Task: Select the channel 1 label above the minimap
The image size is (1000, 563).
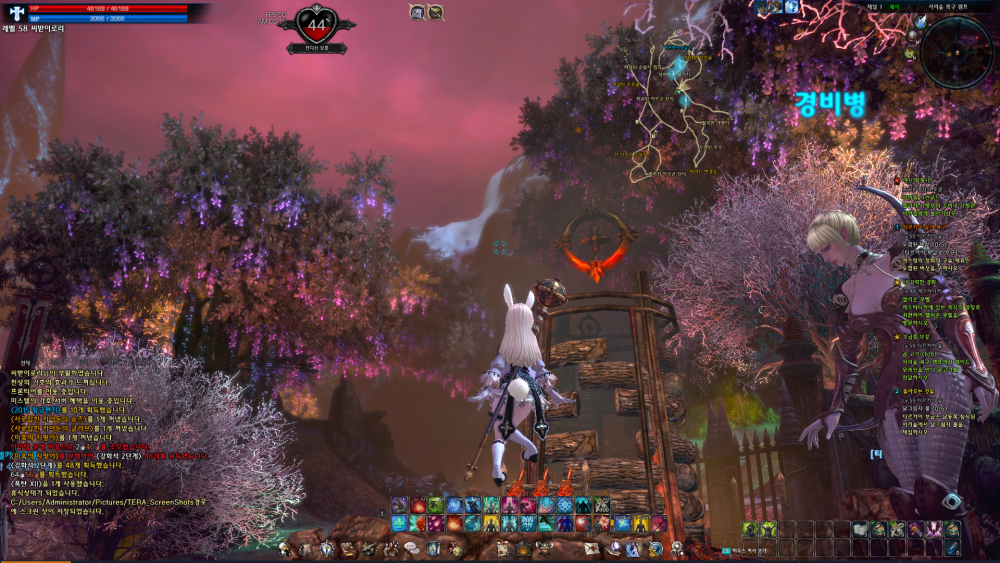Action: click(x=875, y=6)
